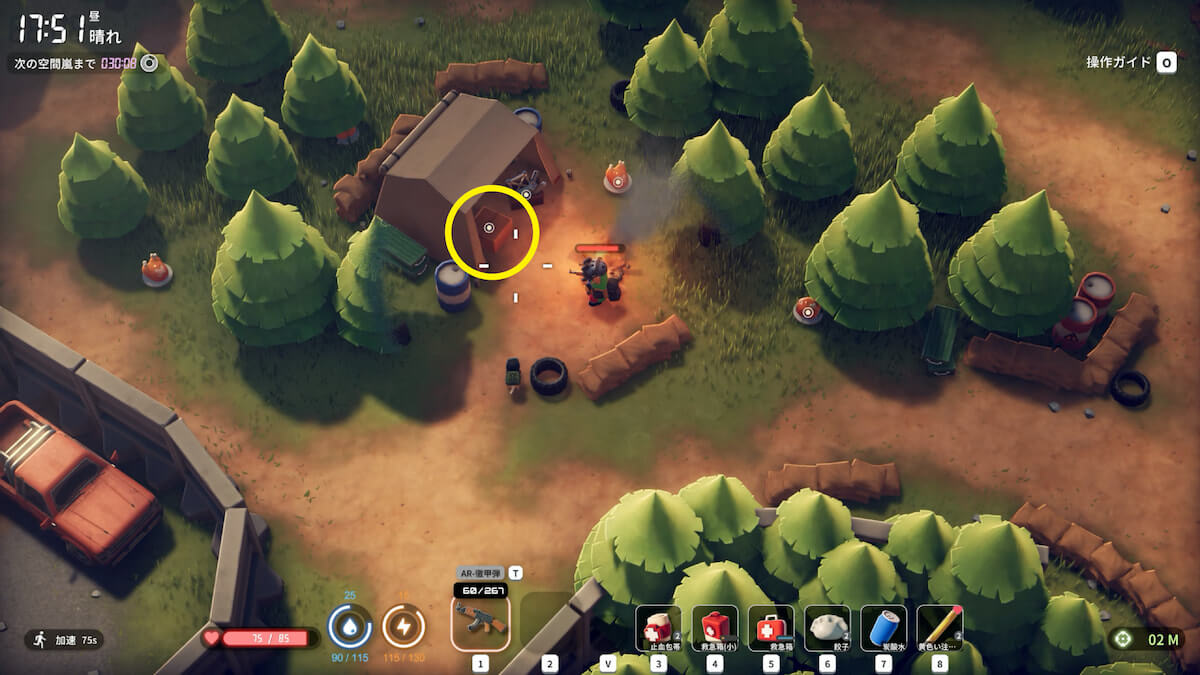Pick the 餃子 dumpling hotbar item

click(827, 628)
